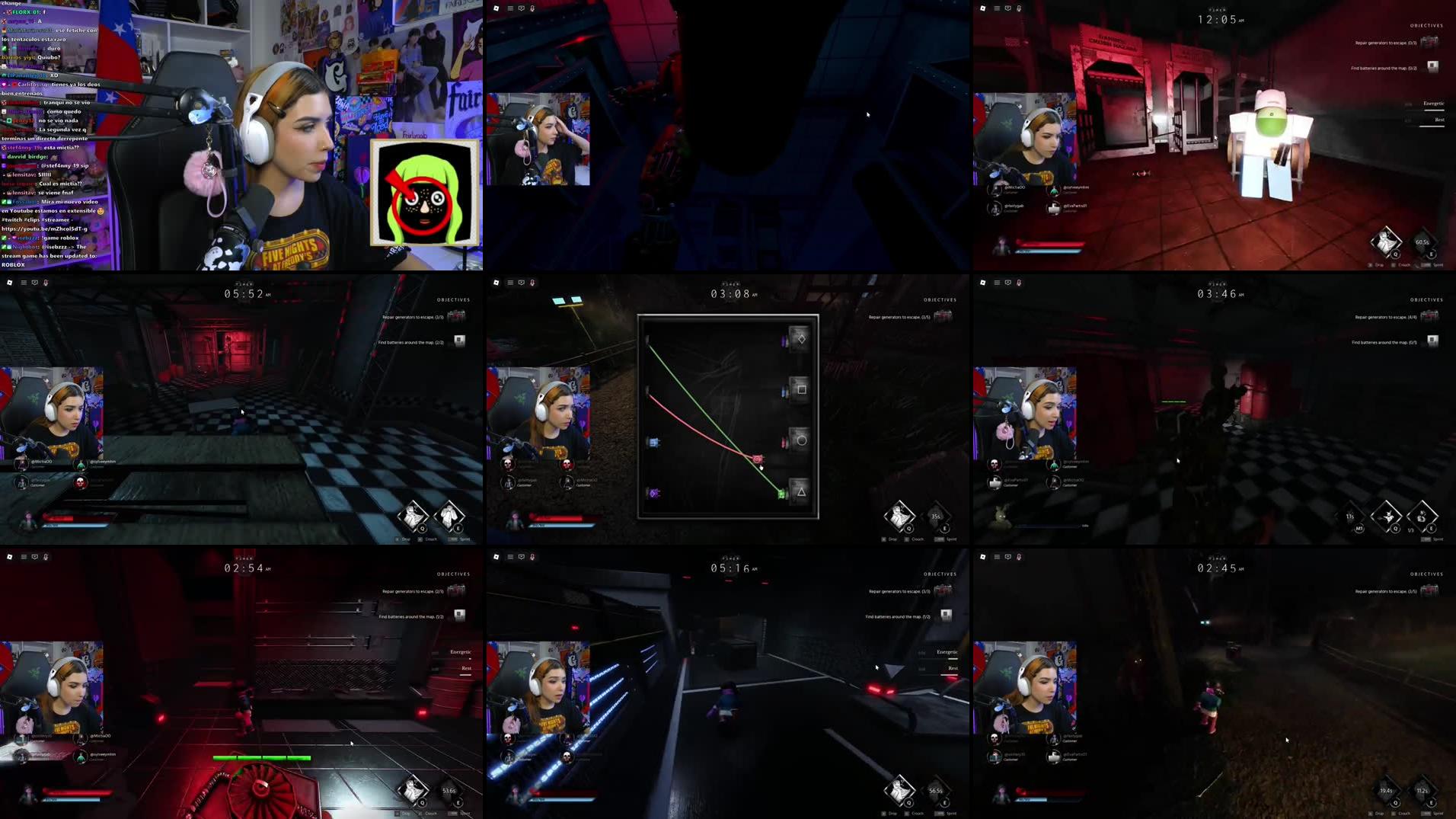
Task: Select the diamond socket in the wiring puzzle
Action: coord(800,338)
